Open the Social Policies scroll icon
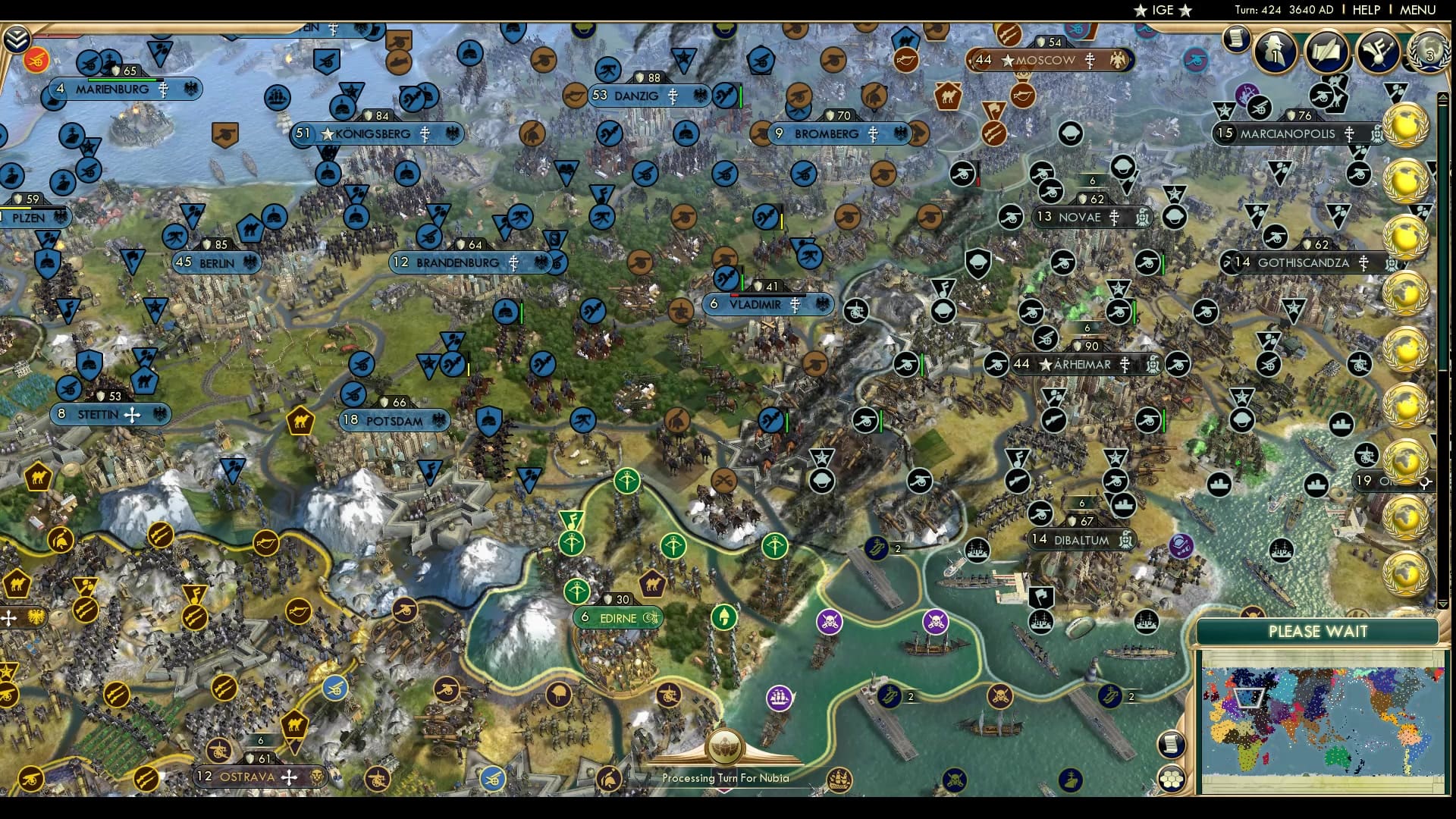Image resolution: width=1456 pixels, height=819 pixels. point(1327,53)
